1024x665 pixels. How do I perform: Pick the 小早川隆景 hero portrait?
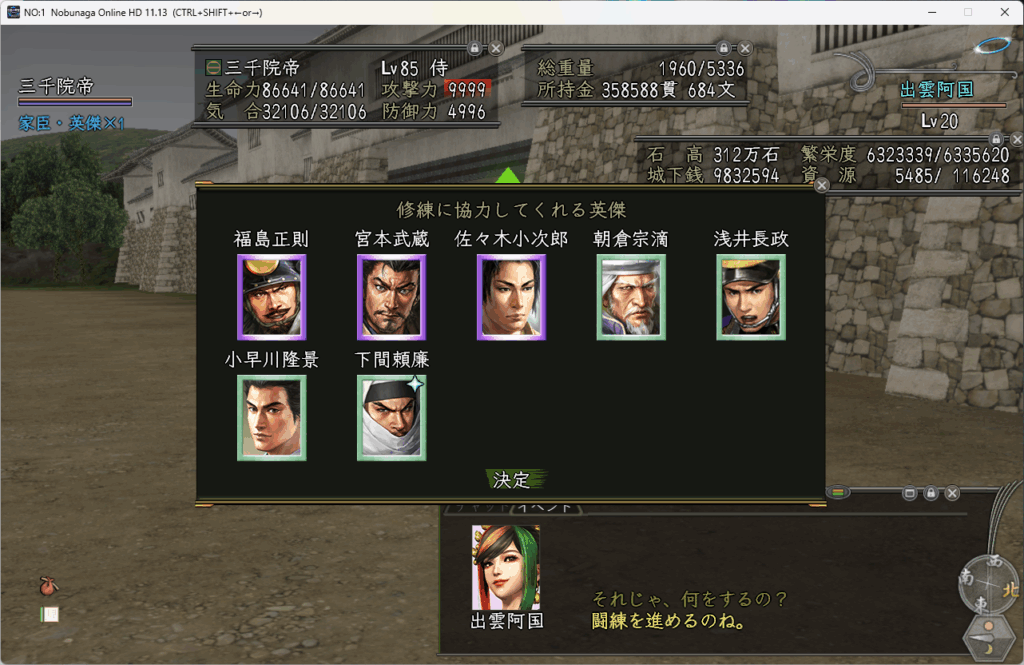272,418
